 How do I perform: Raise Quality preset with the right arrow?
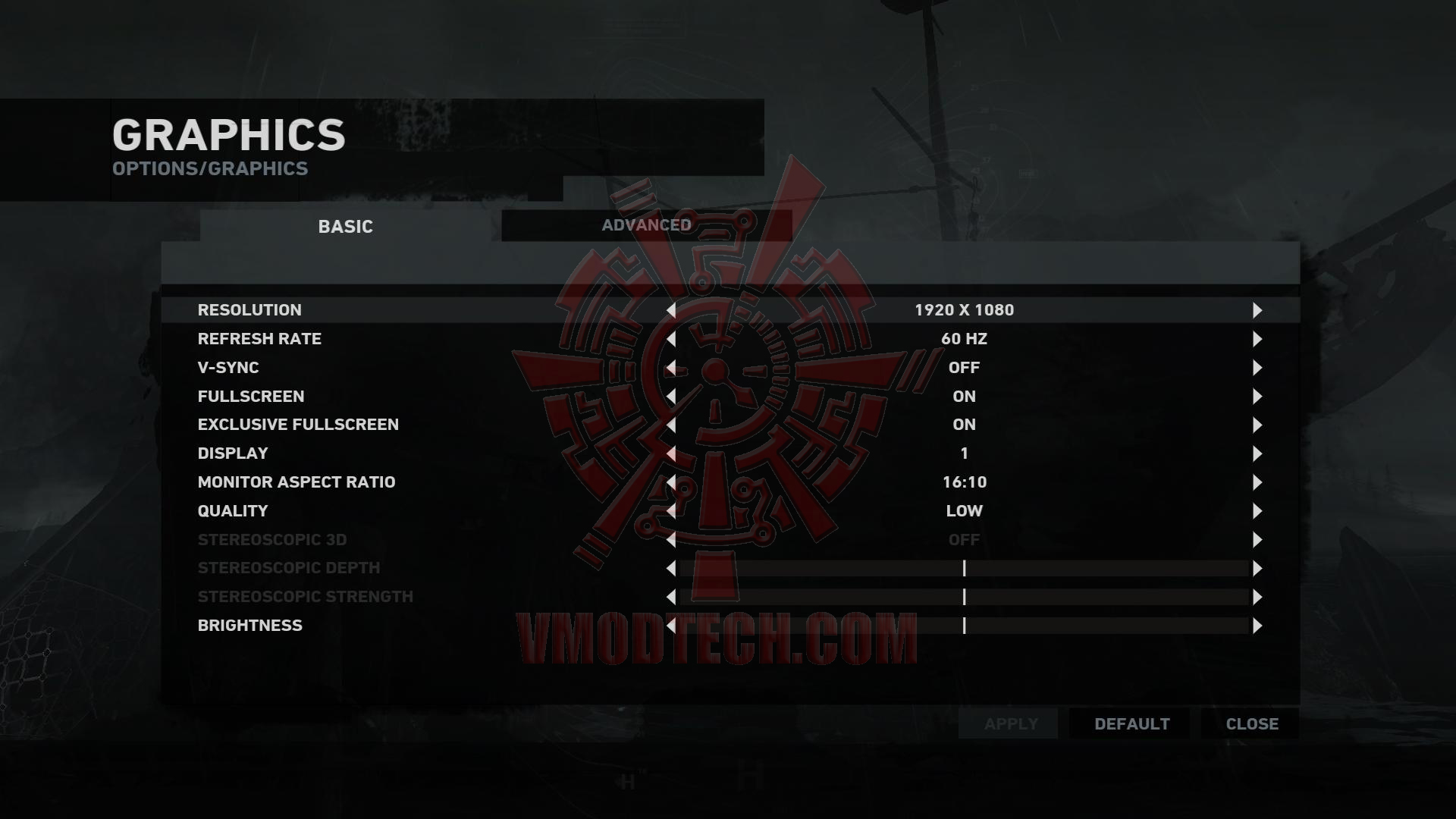click(x=1257, y=511)
